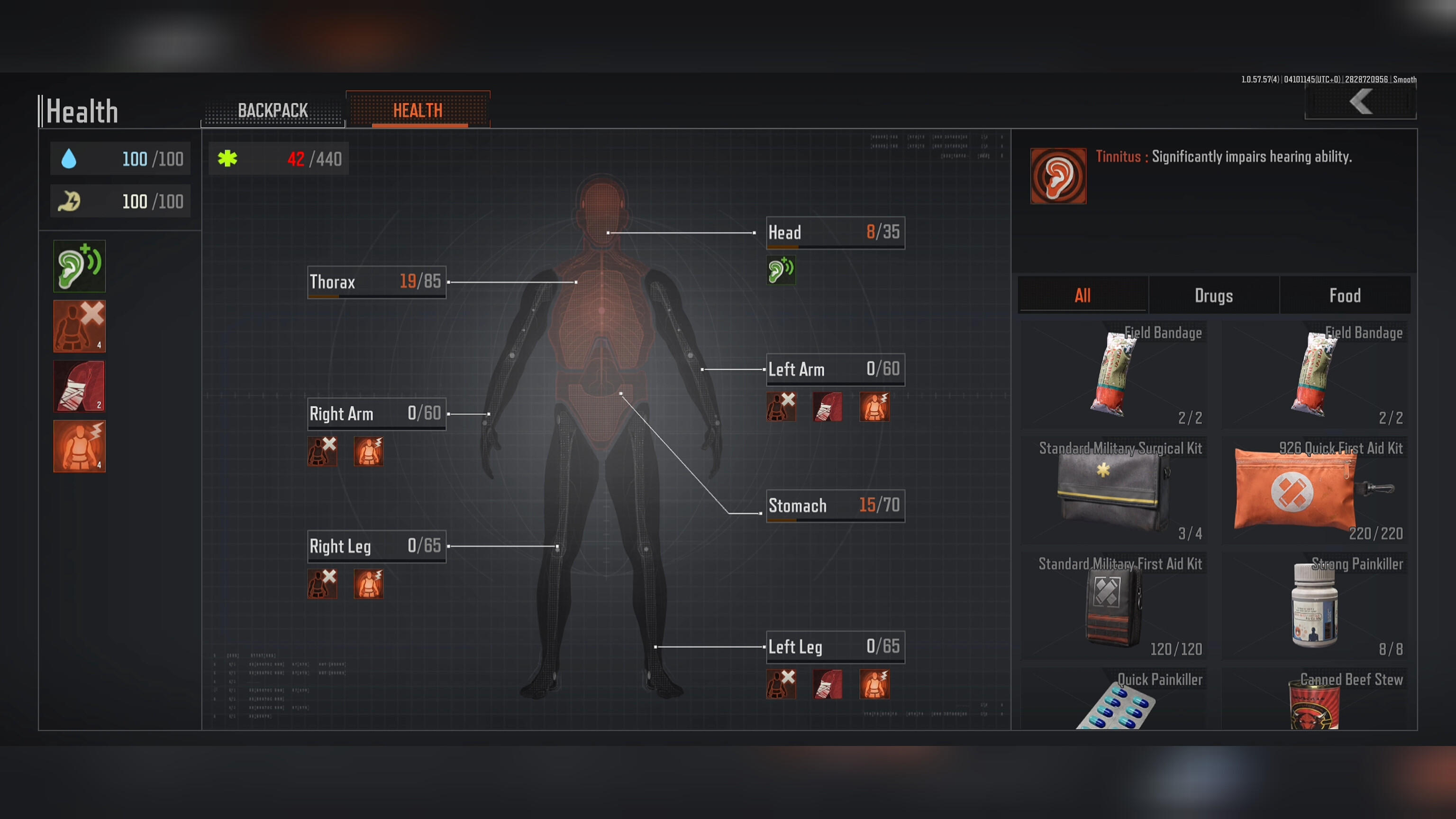Select the Head body part
The image size is (1456, 819).
(835, 232)
